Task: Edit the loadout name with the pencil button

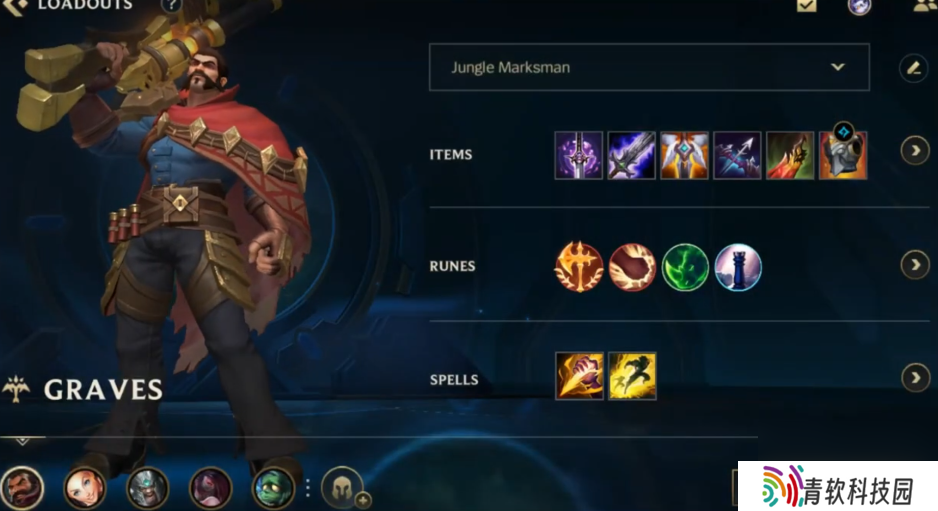Action: point(913,68)
